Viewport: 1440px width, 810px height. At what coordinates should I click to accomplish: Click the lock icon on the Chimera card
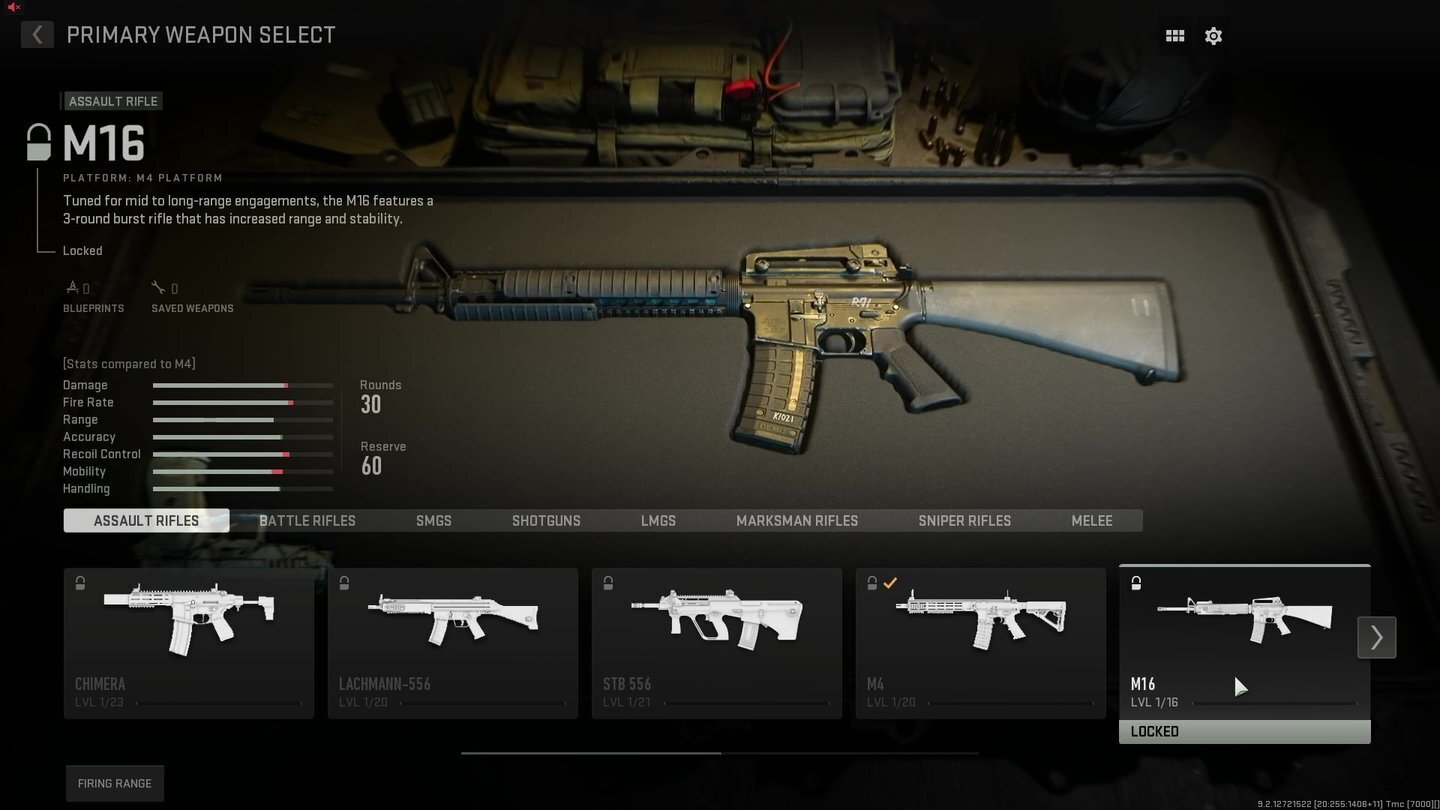(x=81, y=582)
